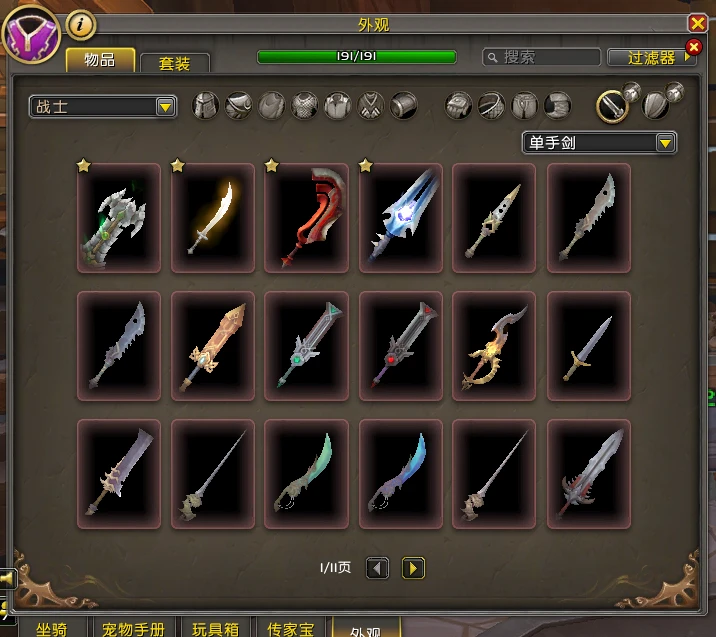716x637 pixels.
Task: Select the tabard slot icon
Action: (x=370, y=106)
